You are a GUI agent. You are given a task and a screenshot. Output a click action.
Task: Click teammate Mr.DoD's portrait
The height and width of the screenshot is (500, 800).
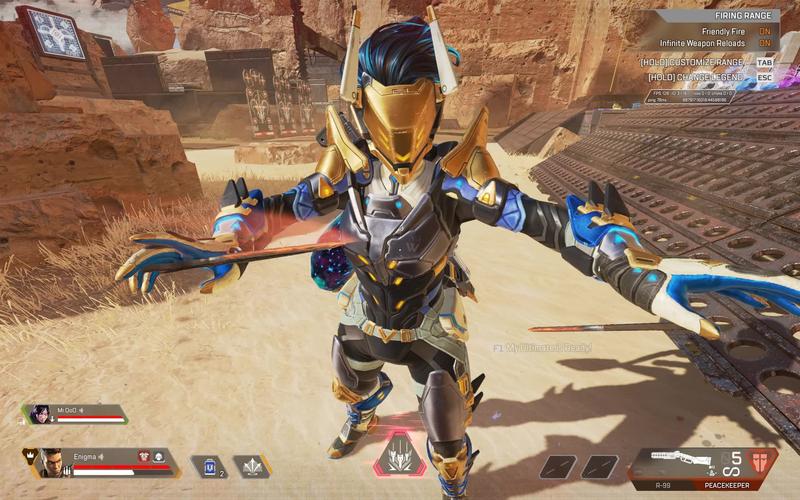[x=41, y=414]
